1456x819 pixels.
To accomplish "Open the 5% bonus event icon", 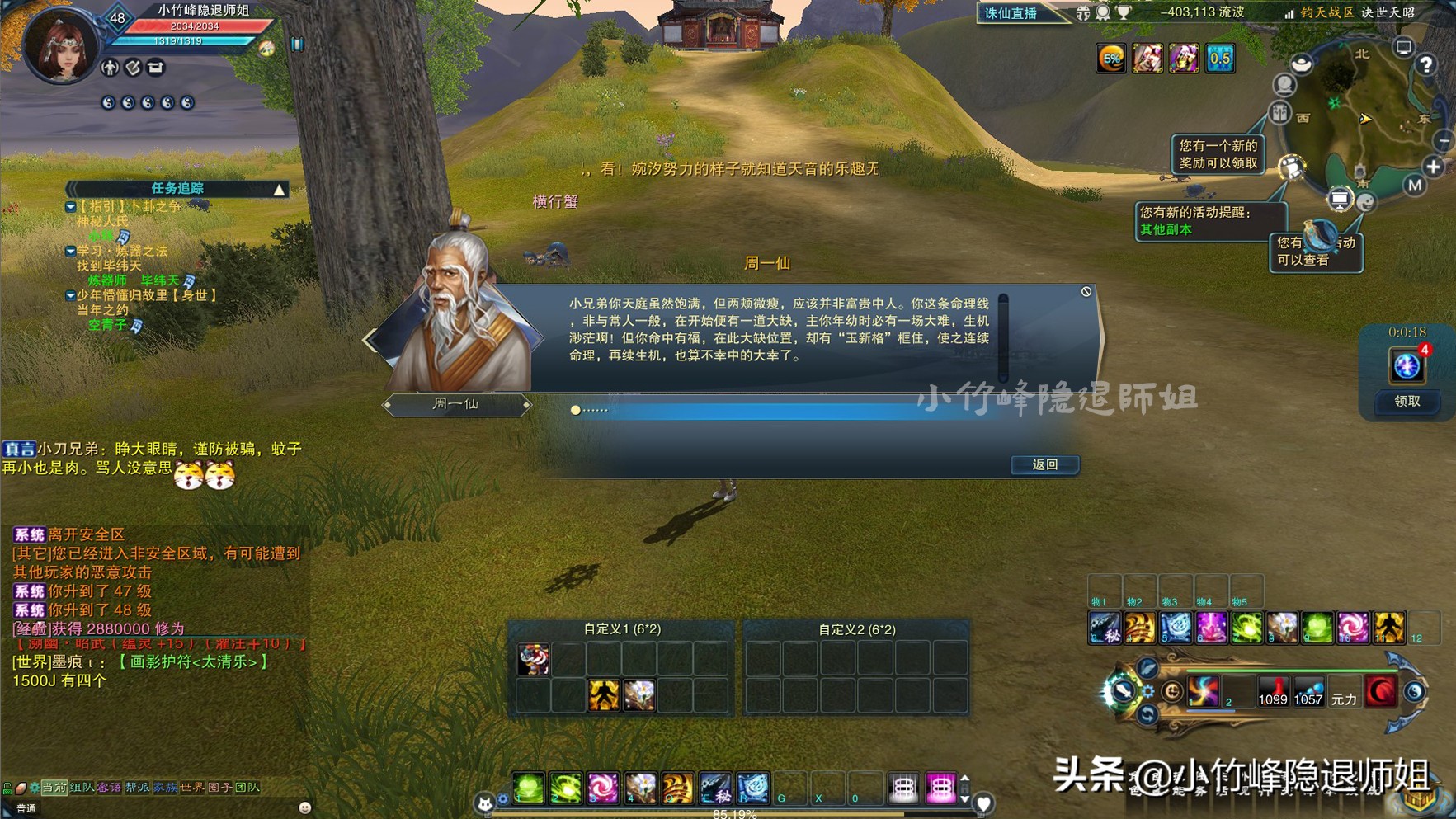I will click(x=1111, y=58).
